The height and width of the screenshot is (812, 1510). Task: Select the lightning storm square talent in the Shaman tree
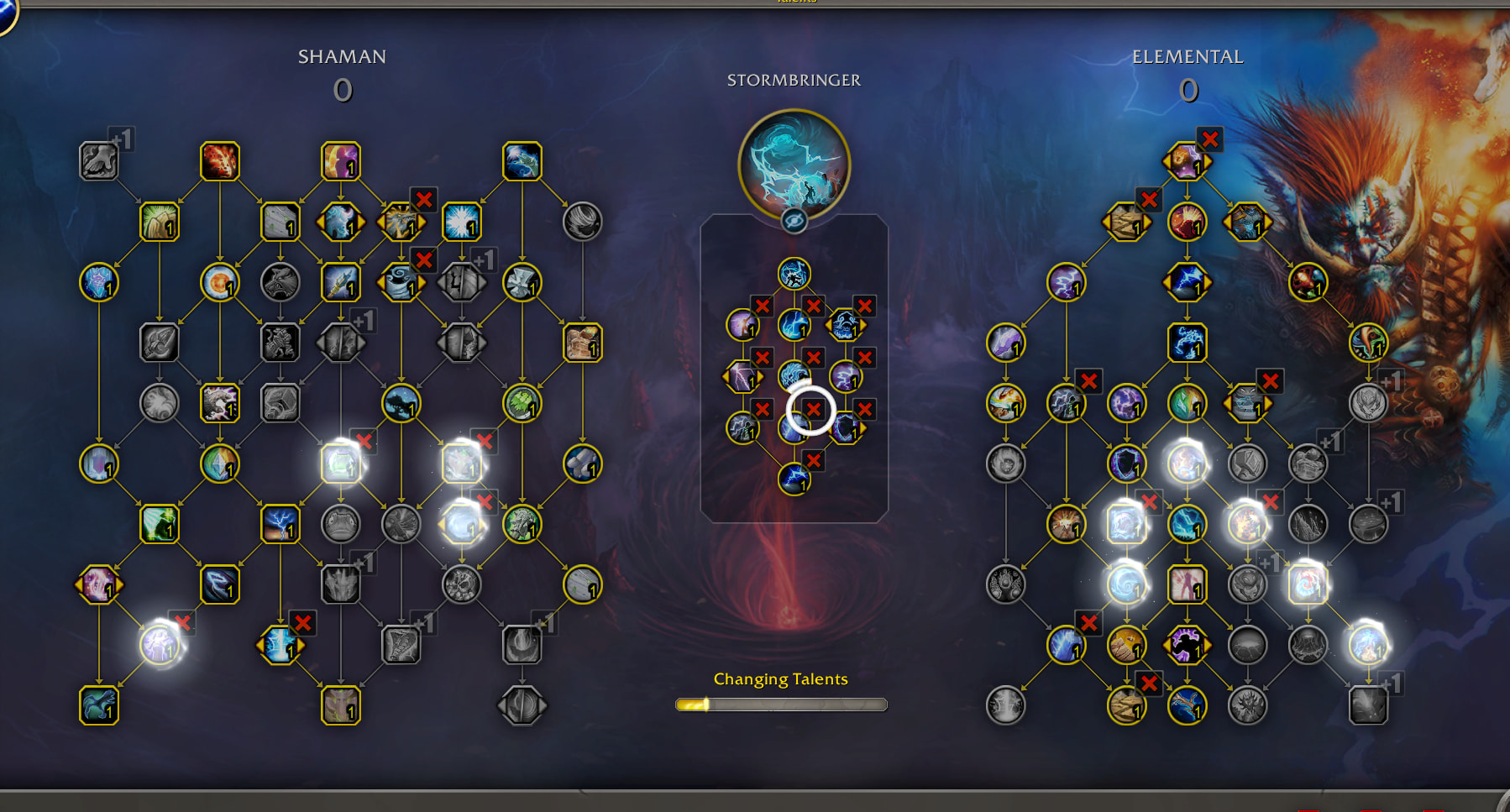[x=280, y=524]
